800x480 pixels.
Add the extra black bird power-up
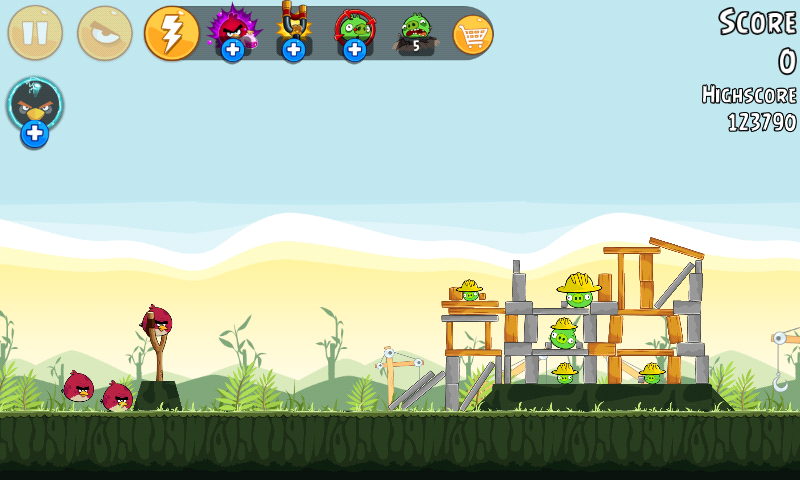pyautogui.click(x=35, y=111)
